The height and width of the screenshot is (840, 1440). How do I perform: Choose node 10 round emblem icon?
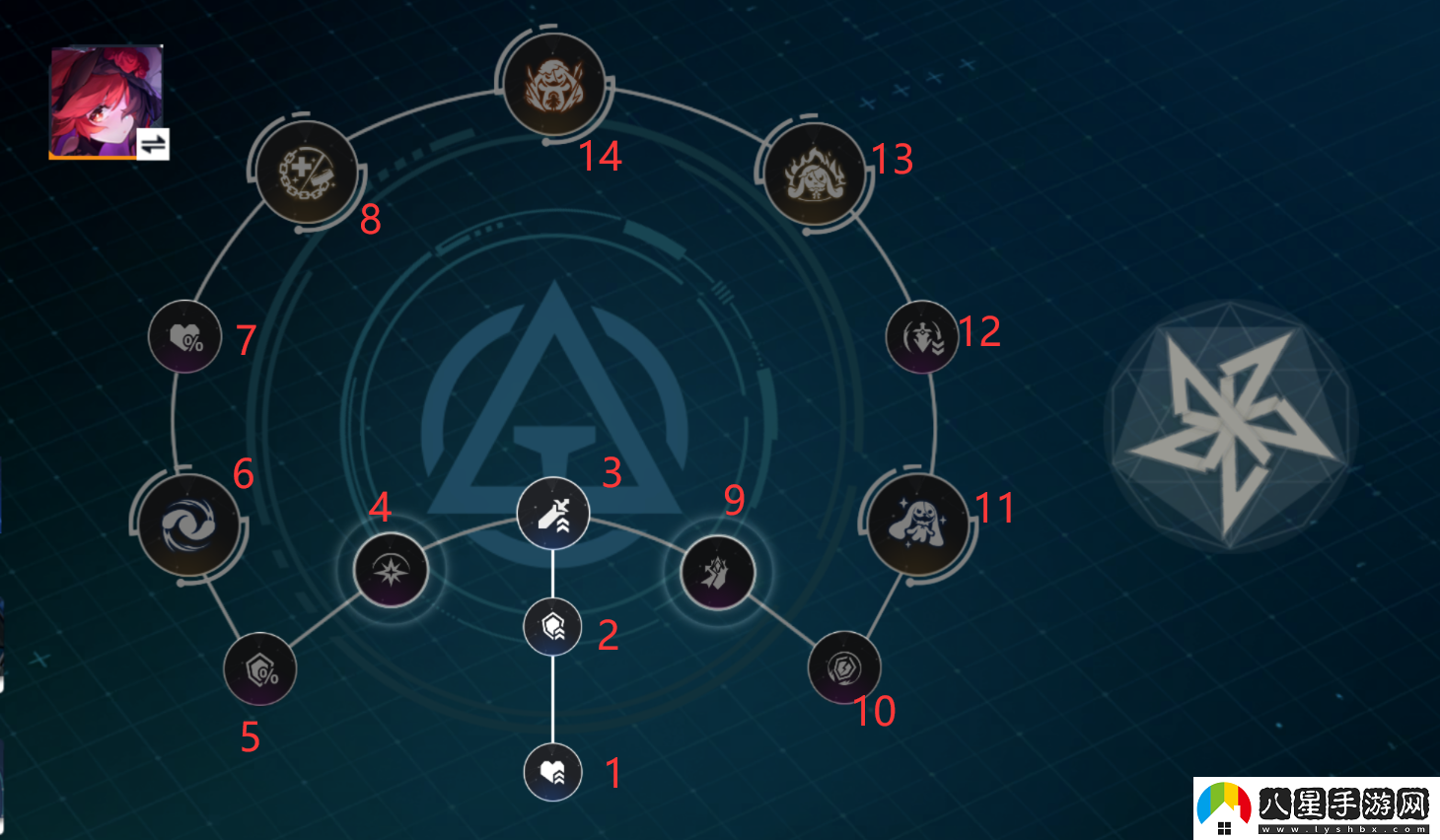tap(843, 667)
